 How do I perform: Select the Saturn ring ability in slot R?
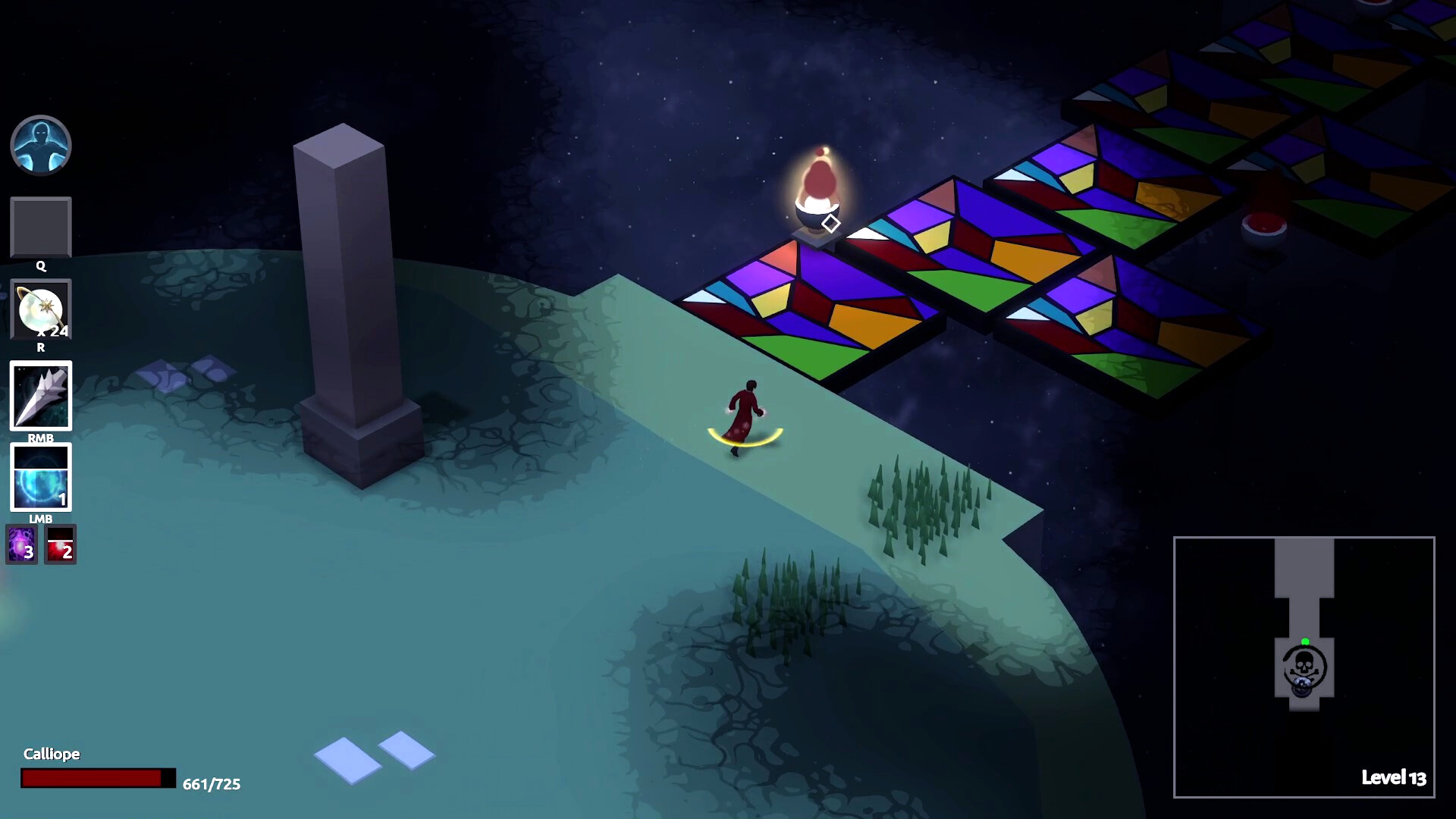click(x=41, y=311)
